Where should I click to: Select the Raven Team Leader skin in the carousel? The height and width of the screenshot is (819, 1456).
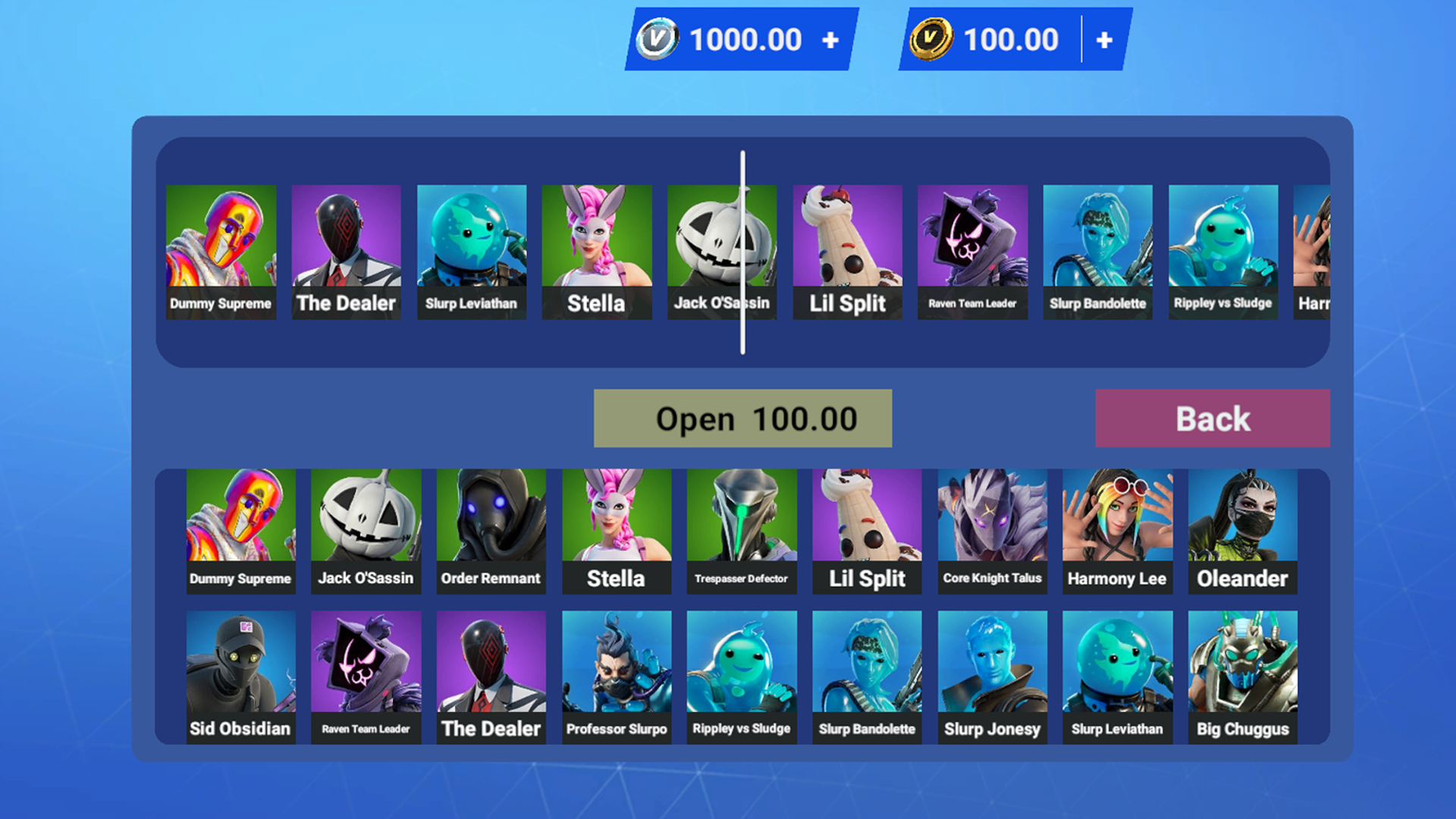(x=972, y=250)
